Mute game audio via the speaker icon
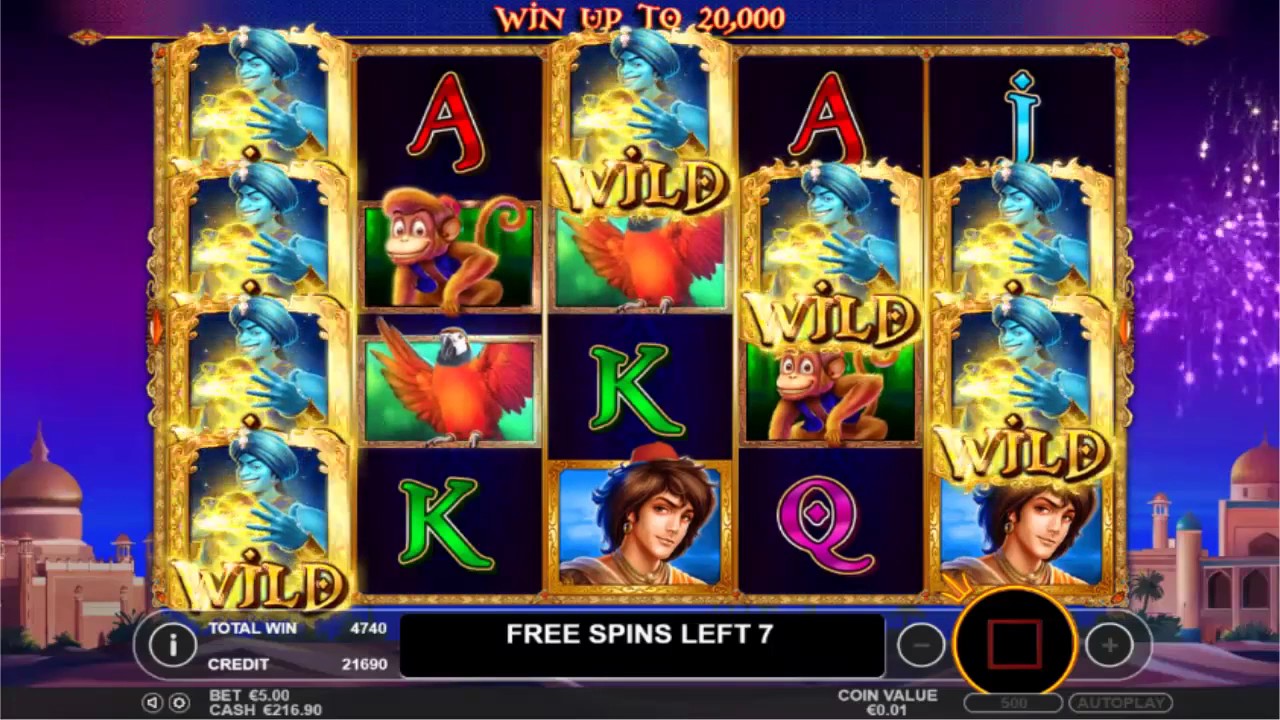 153,703
